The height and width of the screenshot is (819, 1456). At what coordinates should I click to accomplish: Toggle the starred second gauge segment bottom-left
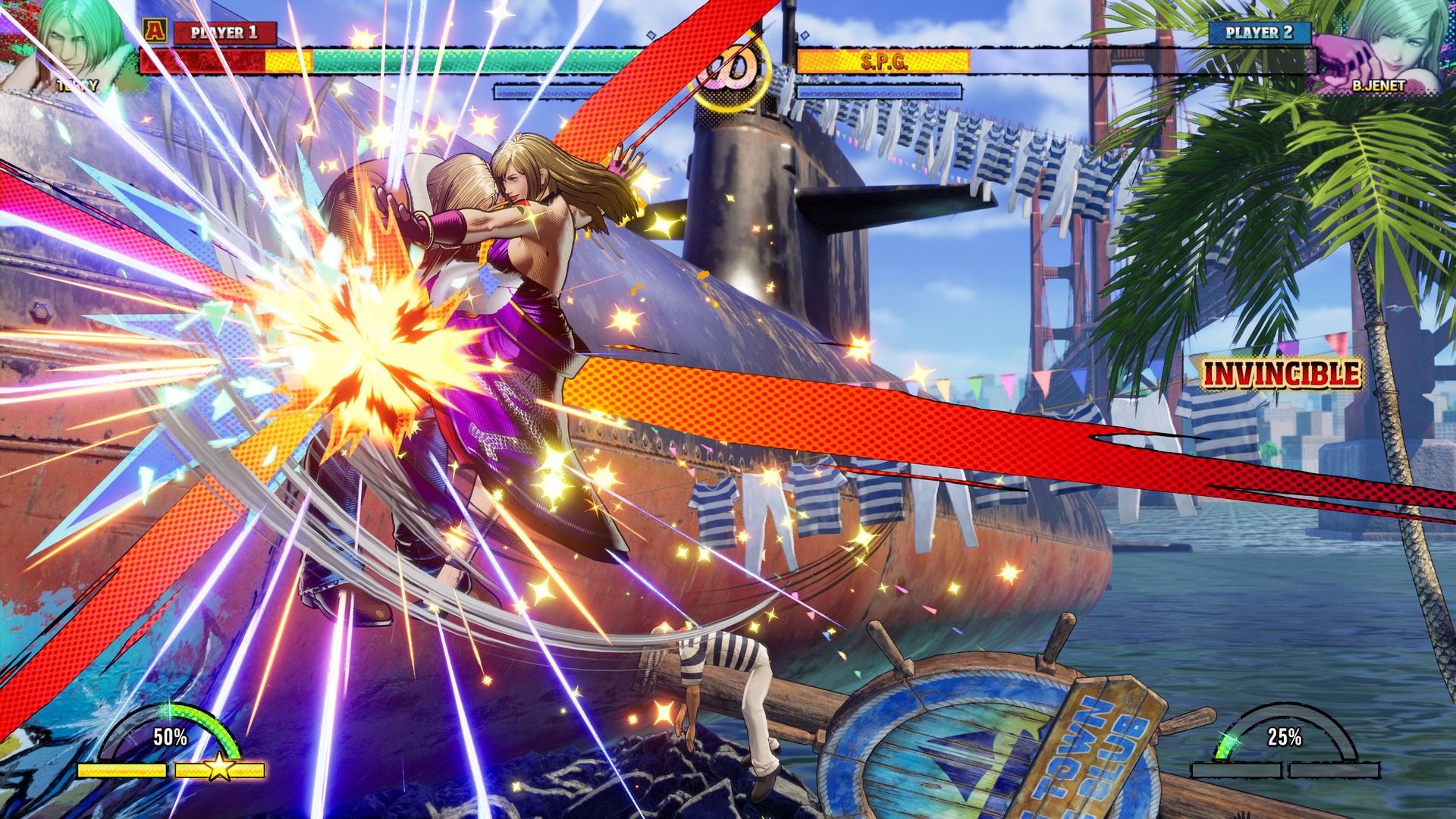(x=218, y=770)
